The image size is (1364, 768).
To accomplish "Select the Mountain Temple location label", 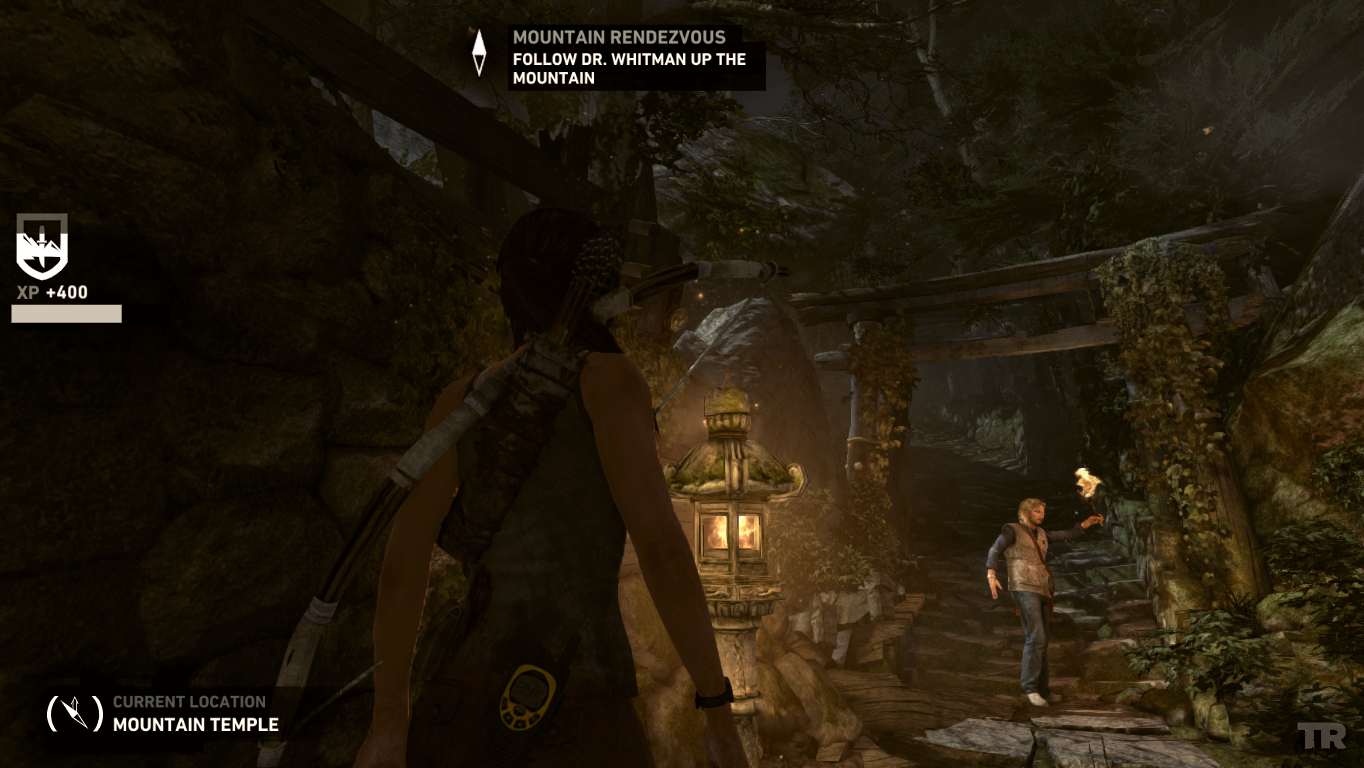I will [195, 724].
